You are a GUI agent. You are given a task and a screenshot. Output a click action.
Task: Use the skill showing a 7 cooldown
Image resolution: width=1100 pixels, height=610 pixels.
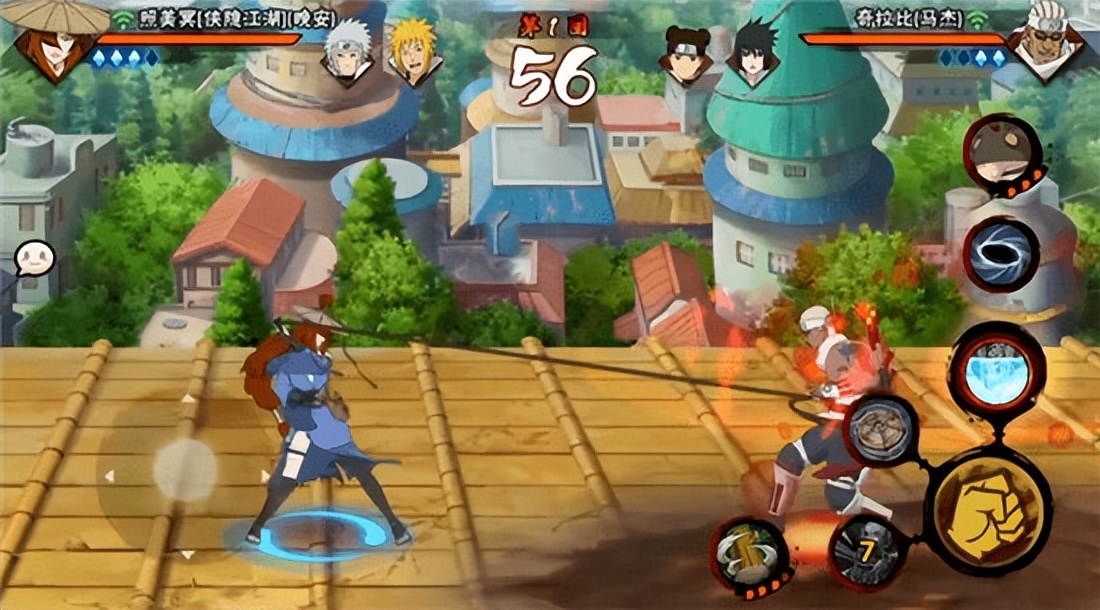click(x=866, y=549)
